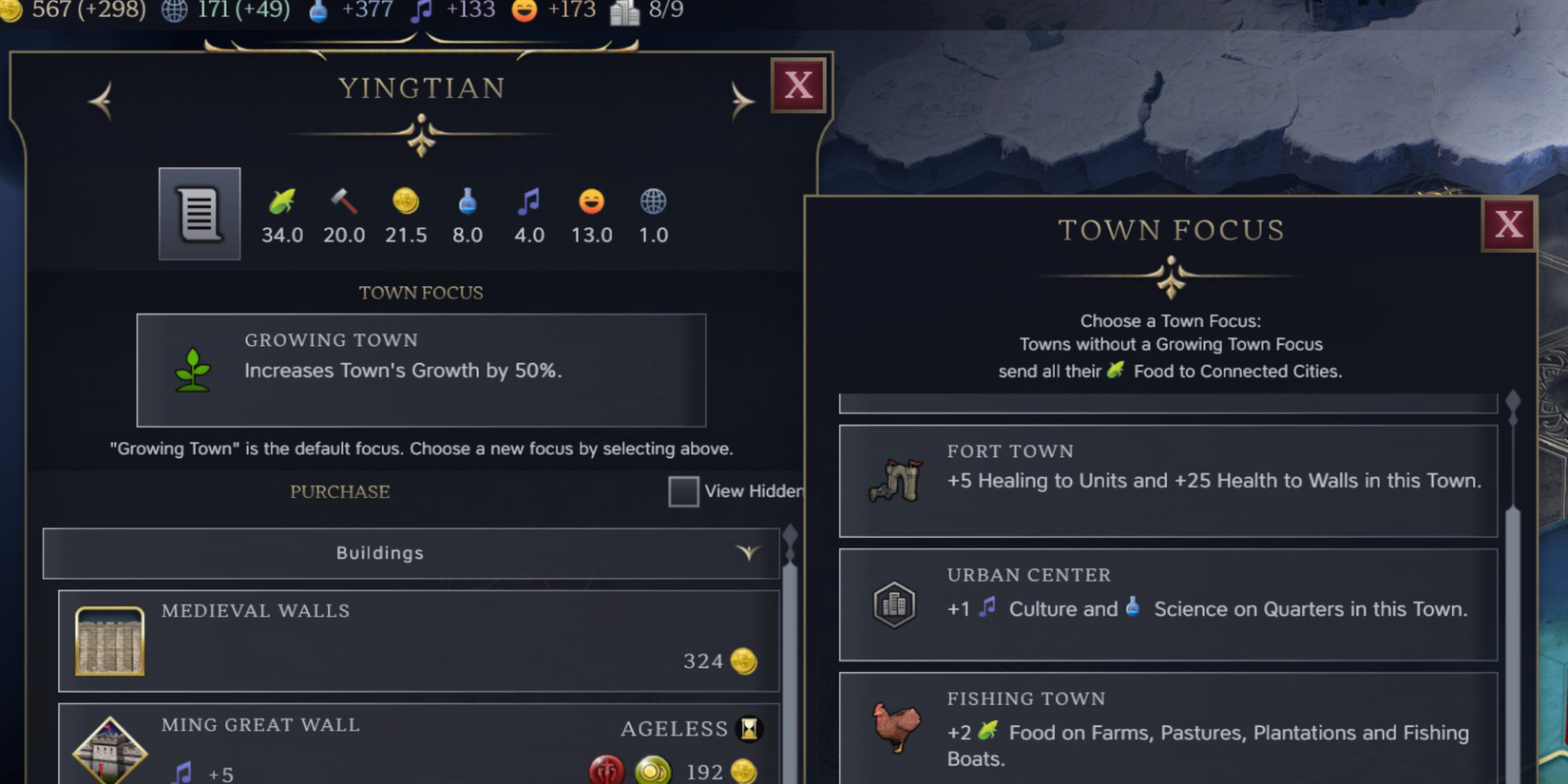Click the left arrow to view previous settlement
Viewport: 1568px width, 784px height.
click(x=101, y=99)
